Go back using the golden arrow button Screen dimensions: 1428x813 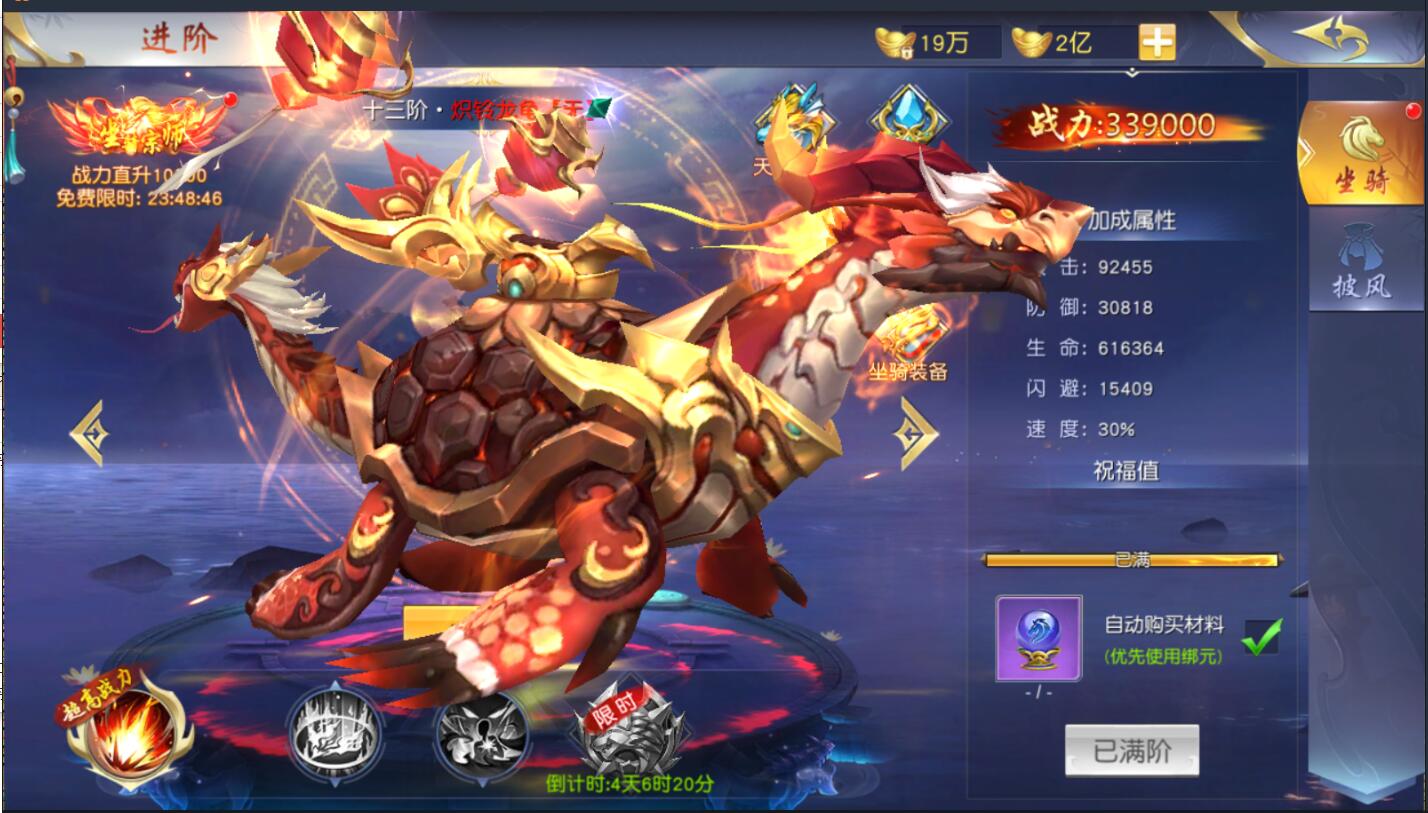(x=1330, y=38)
